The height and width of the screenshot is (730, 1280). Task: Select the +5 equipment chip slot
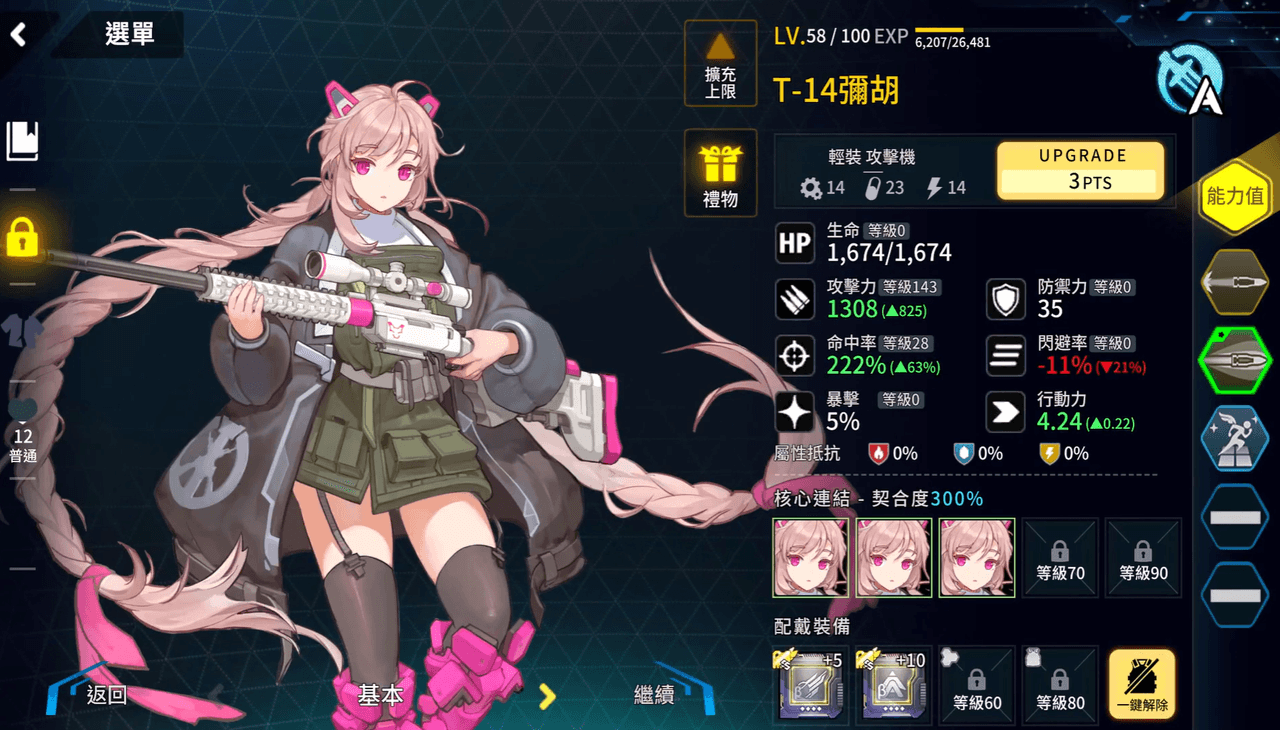811,685
